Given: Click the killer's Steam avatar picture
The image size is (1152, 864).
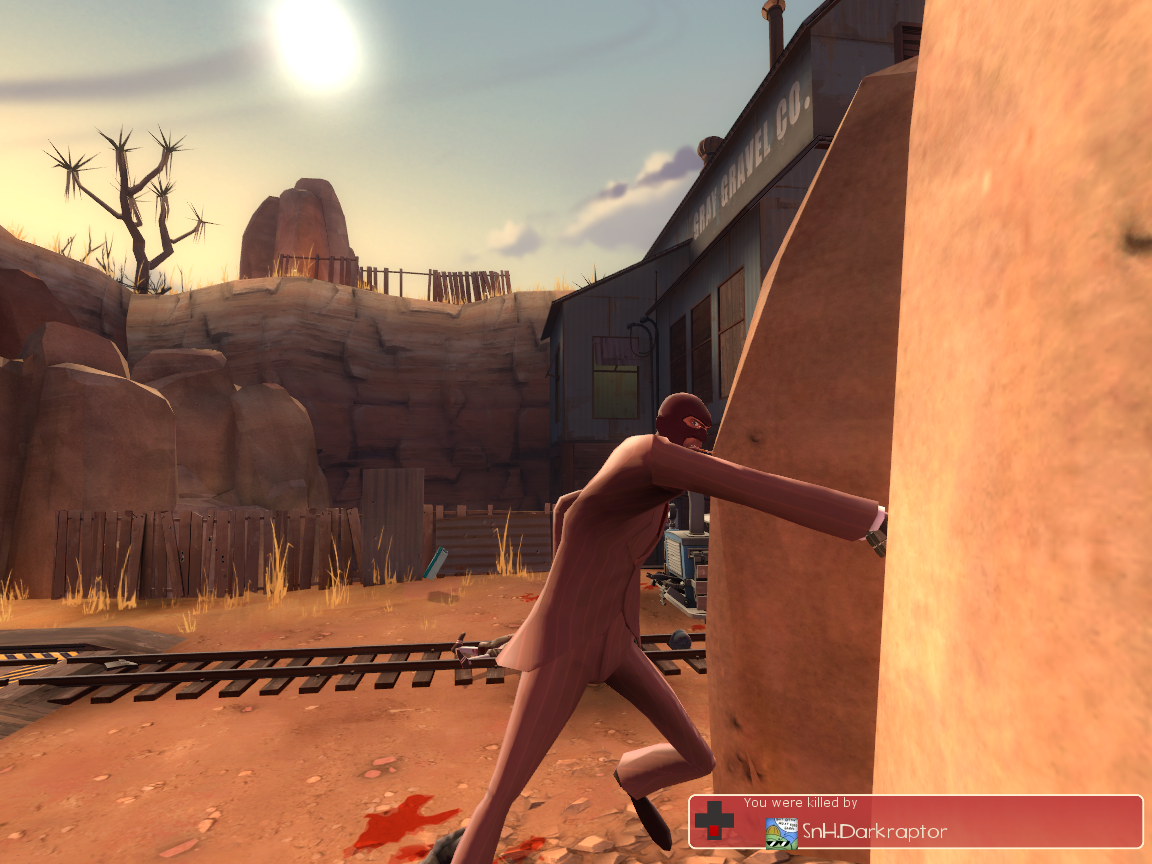Looking at the screenshot, I should pos(781,833).
